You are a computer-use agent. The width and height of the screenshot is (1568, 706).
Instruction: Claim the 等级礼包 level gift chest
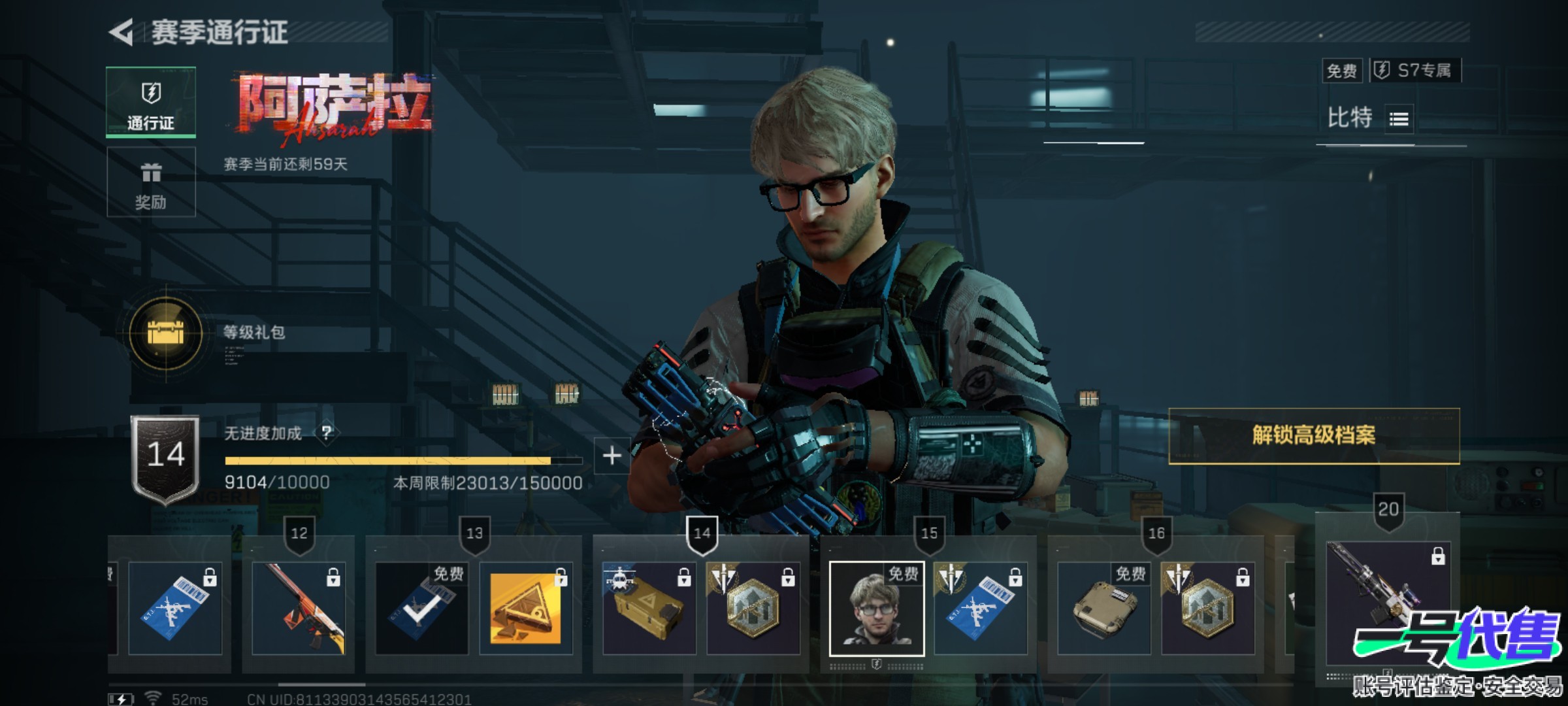[x=166, y=333]
